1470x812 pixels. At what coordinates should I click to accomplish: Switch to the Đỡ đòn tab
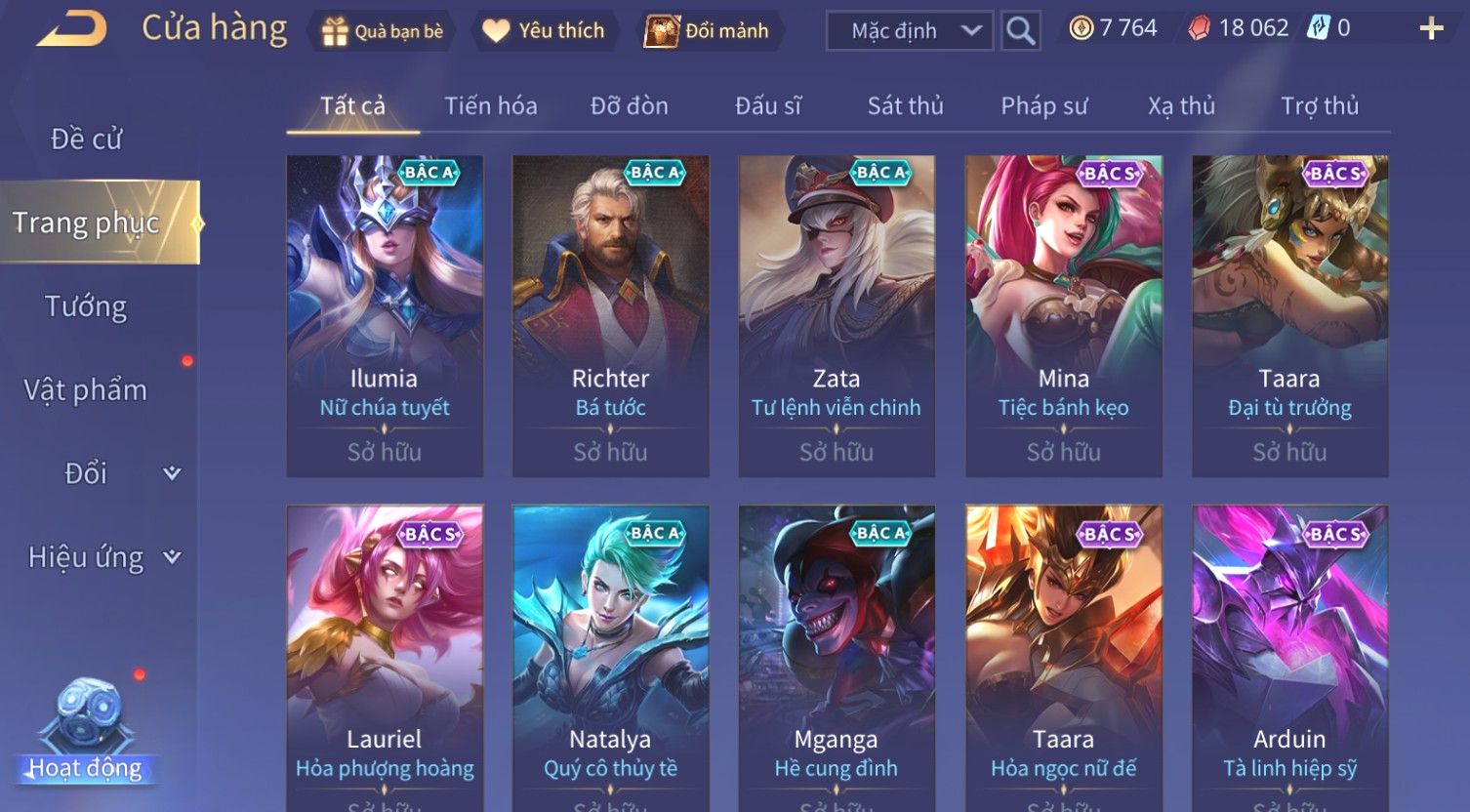pyautogui.click(x=630, y=105)
